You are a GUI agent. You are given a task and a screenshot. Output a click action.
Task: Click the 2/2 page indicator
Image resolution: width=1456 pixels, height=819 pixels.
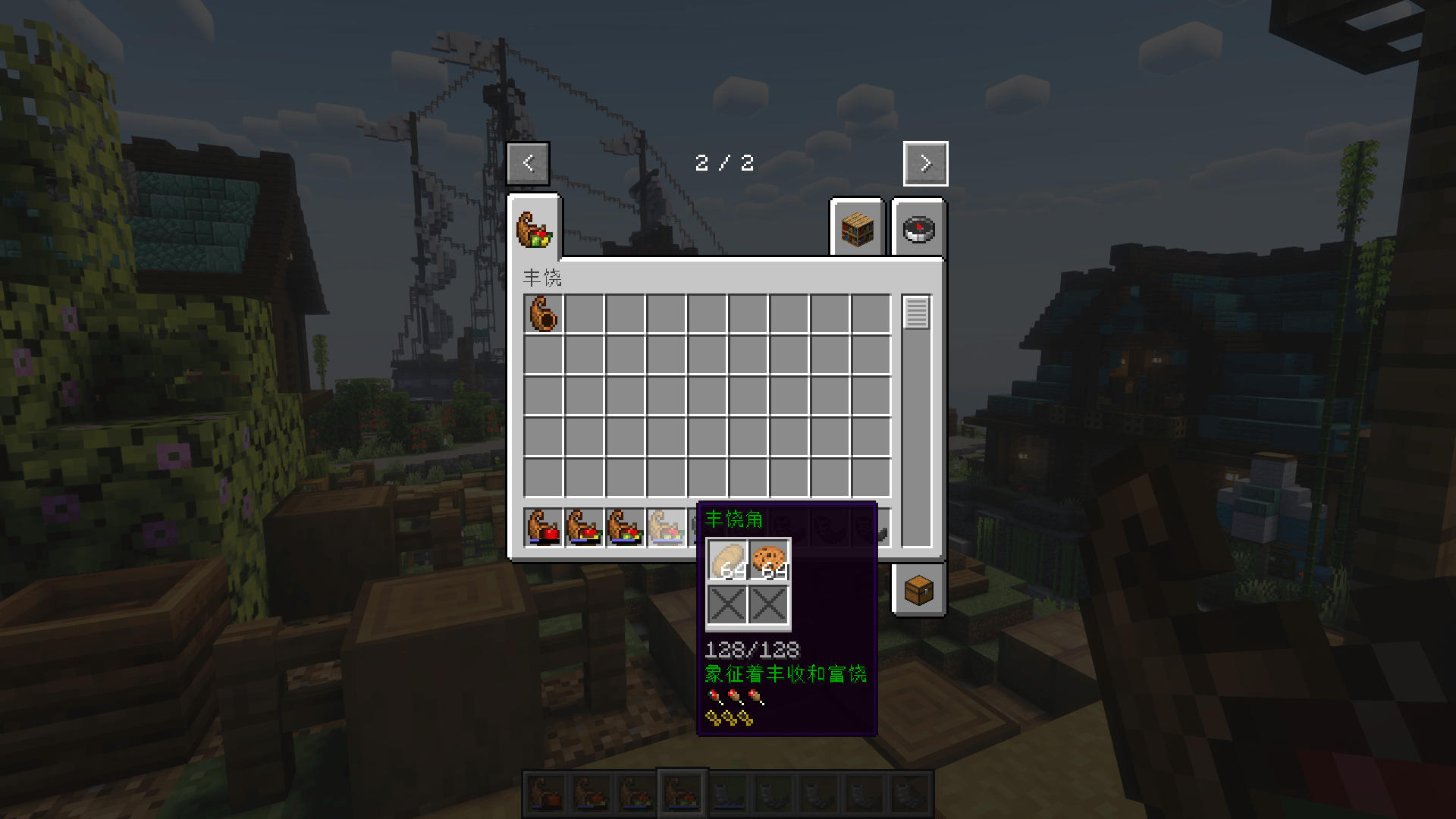click(723, 162)
